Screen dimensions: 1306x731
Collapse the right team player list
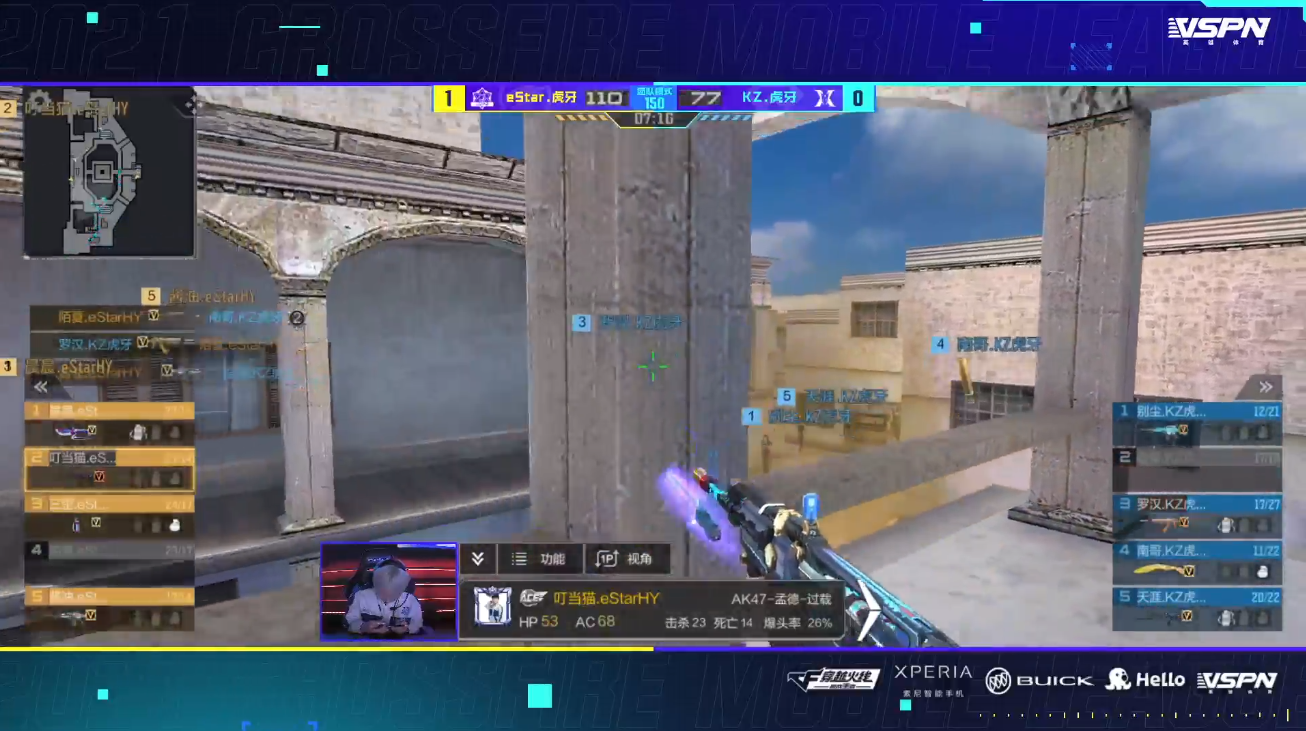click(x=1265, y=387)
